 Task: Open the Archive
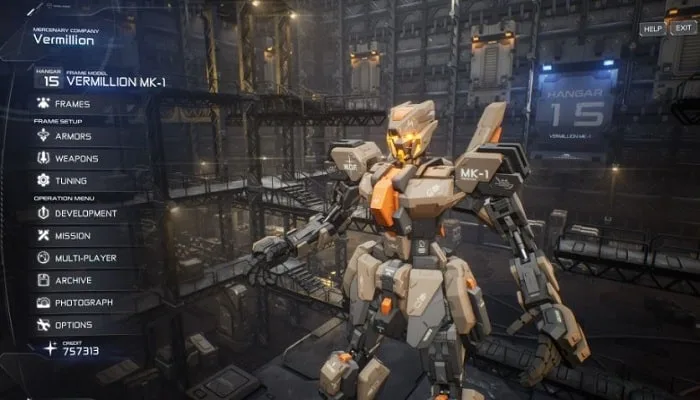pyautogui.click(x=73, y=281)
